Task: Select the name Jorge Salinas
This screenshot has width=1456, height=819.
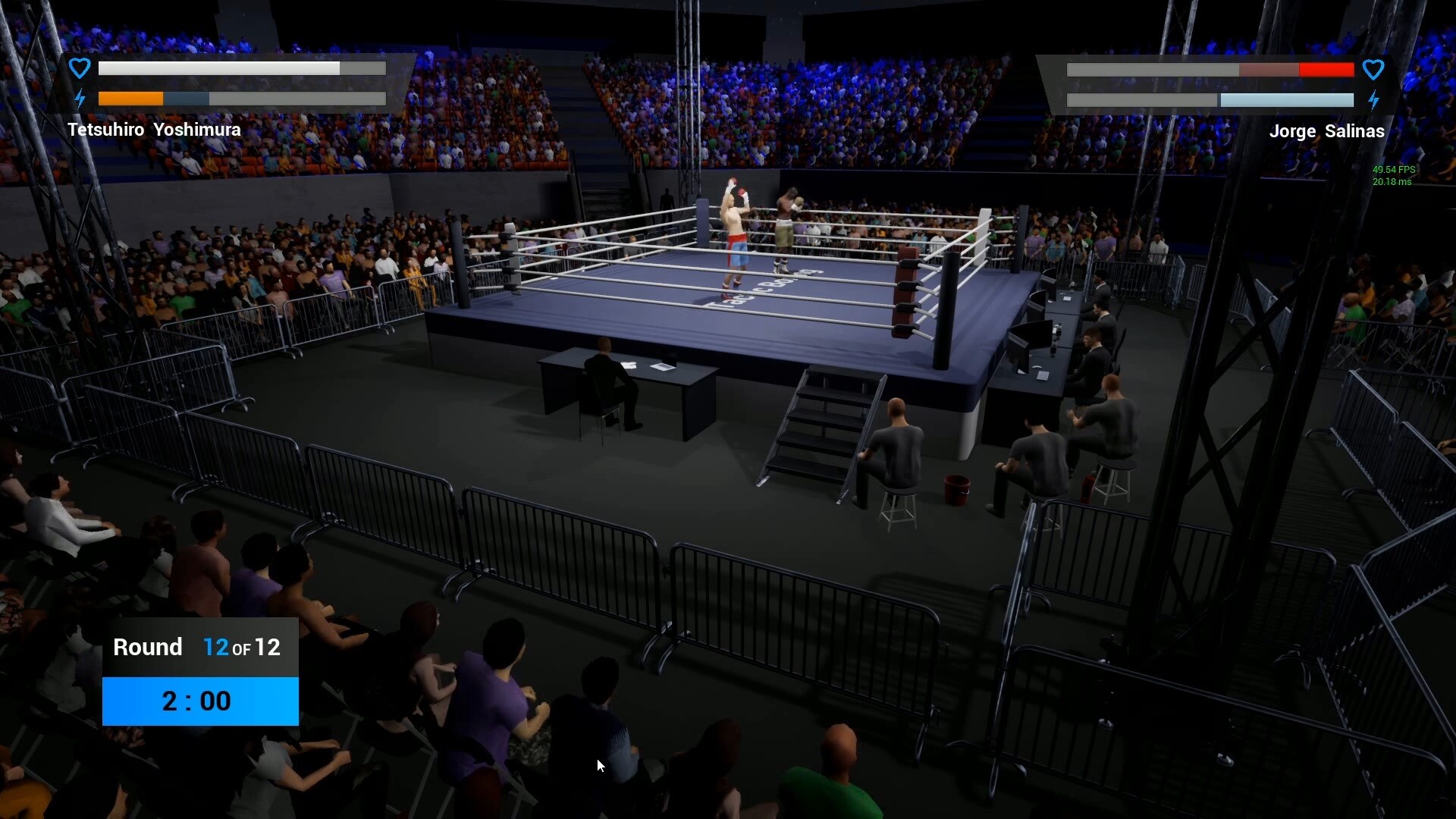Action: (x=1327, y=131)
